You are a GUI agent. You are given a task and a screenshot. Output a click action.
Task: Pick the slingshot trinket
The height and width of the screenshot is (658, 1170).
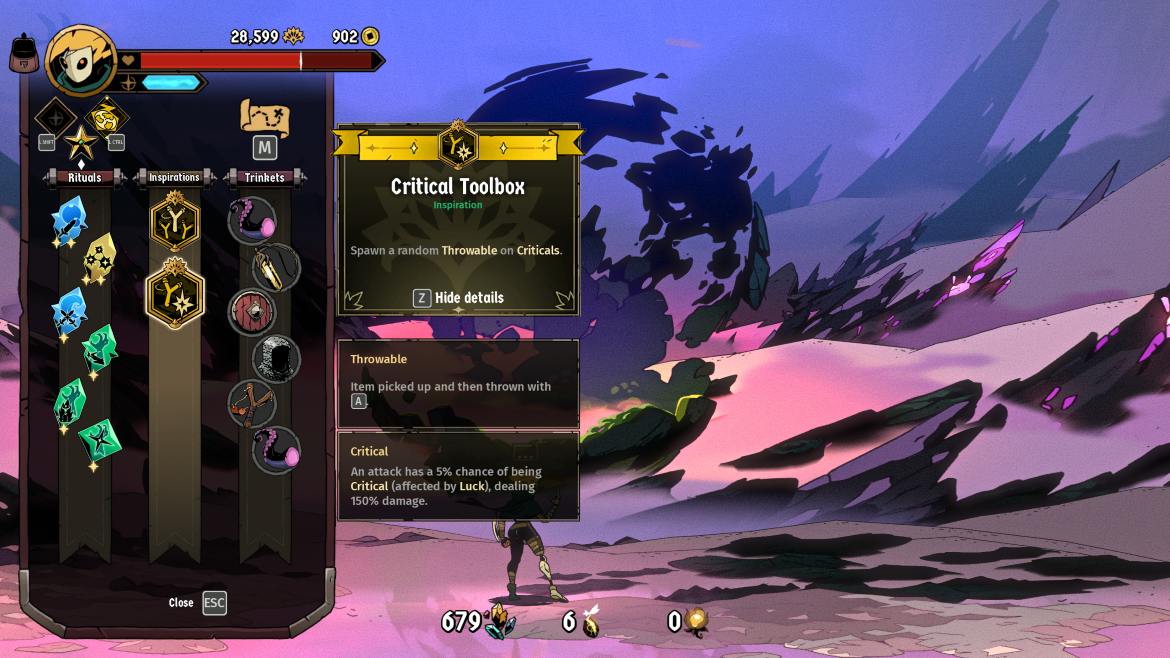tap(251, 403)
